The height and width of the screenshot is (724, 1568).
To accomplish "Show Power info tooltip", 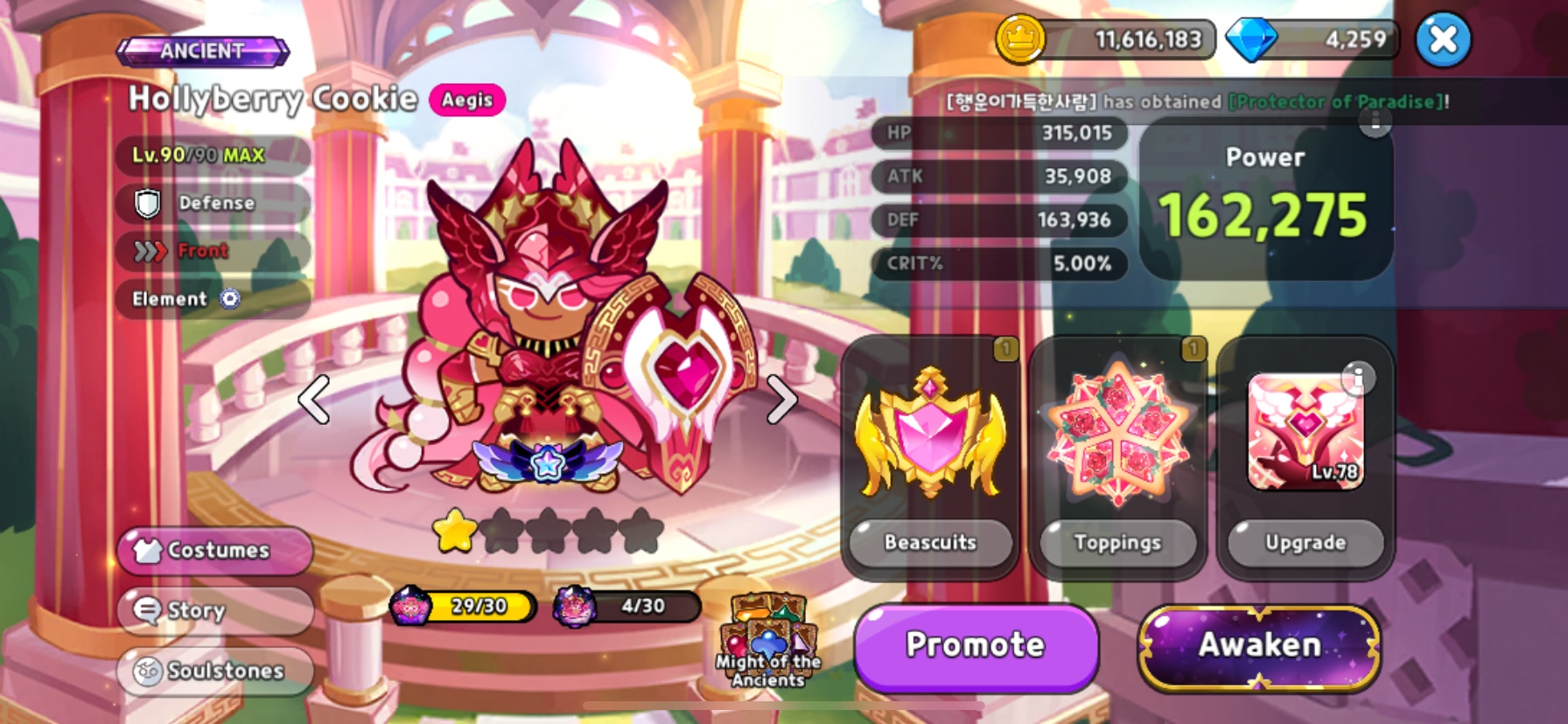I will (x=1375, y=122).
